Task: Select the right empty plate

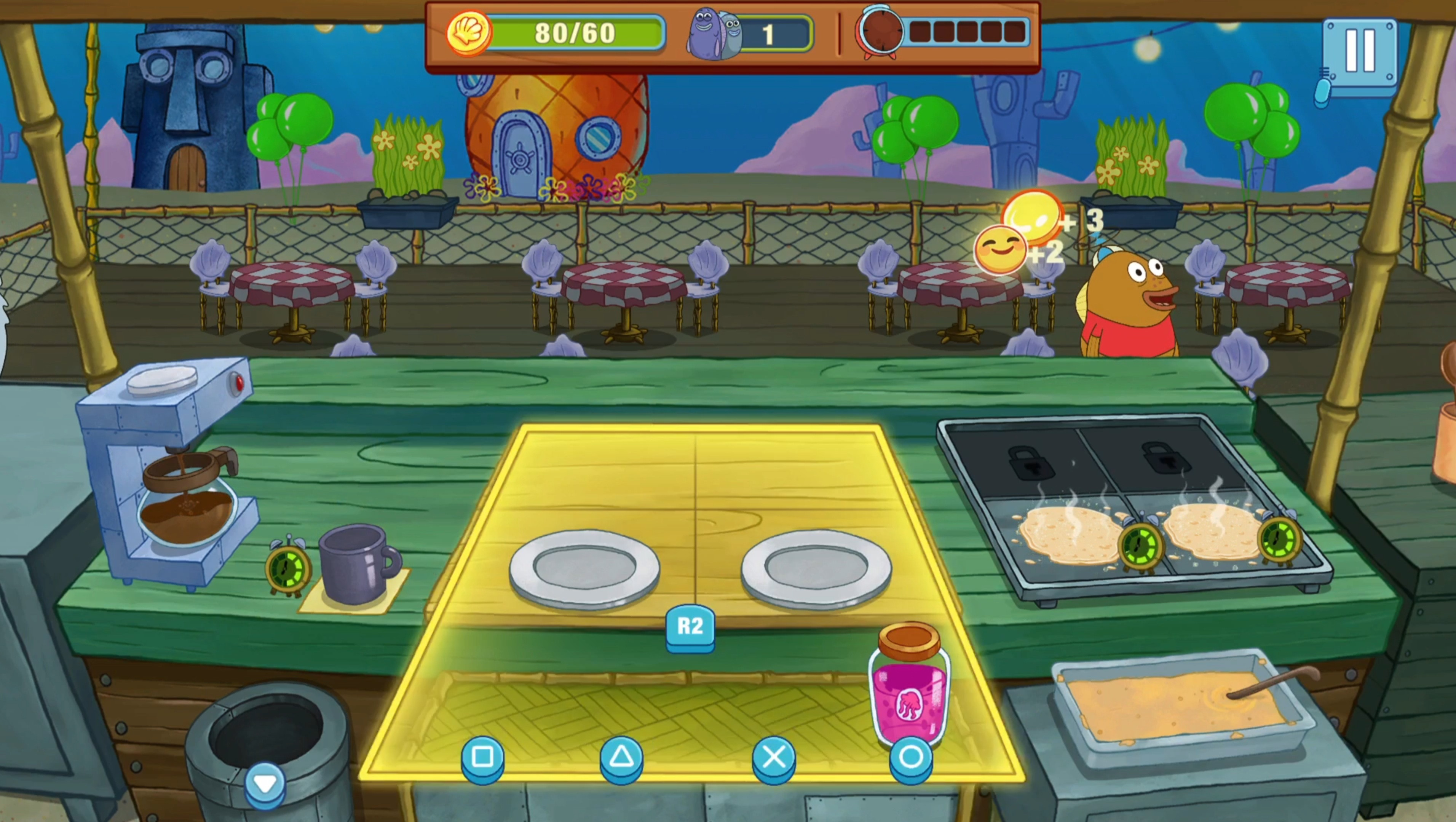Action: tap(816, 568)
